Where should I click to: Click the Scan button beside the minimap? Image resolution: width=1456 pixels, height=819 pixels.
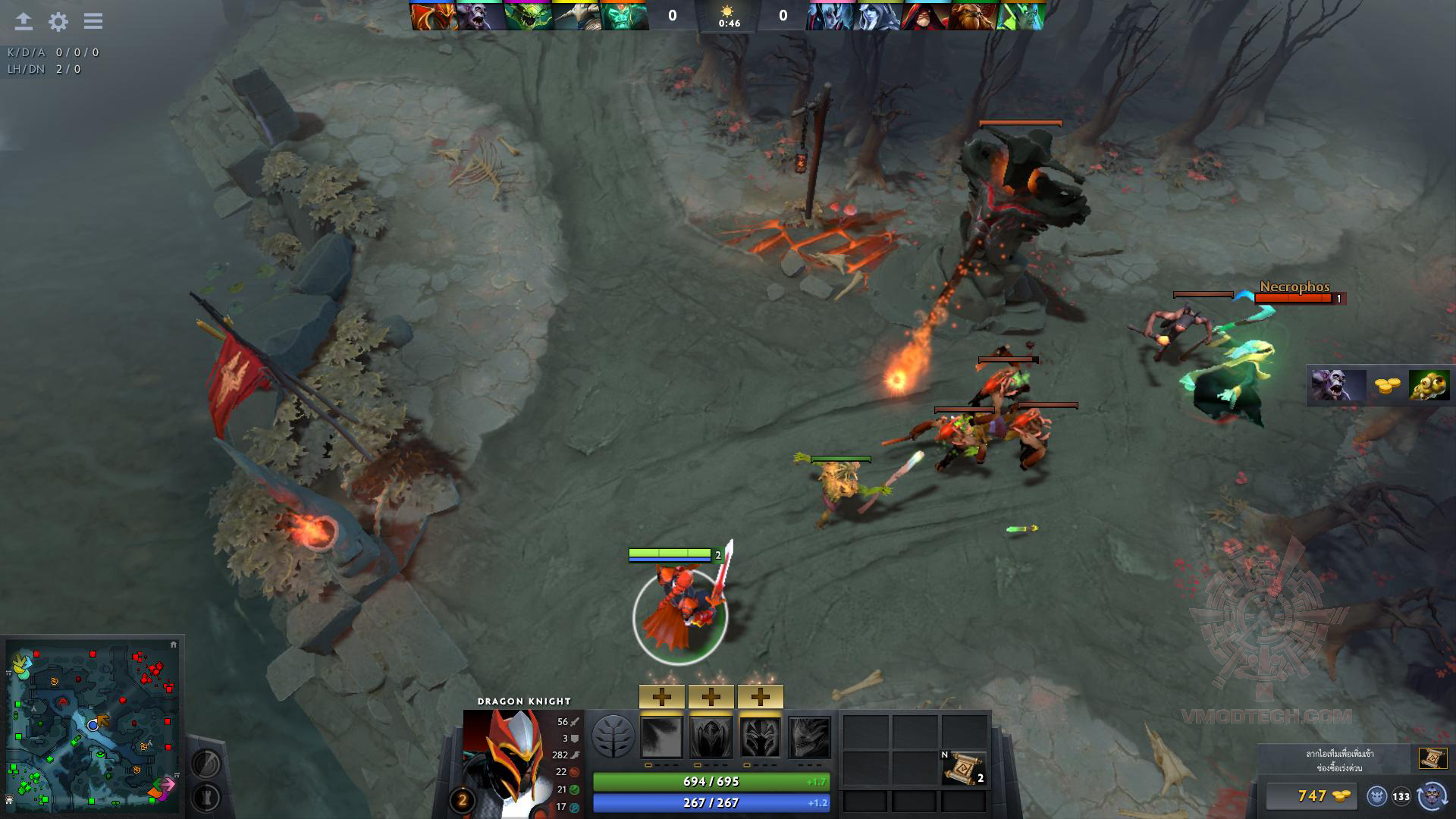[x=205, y=761]
